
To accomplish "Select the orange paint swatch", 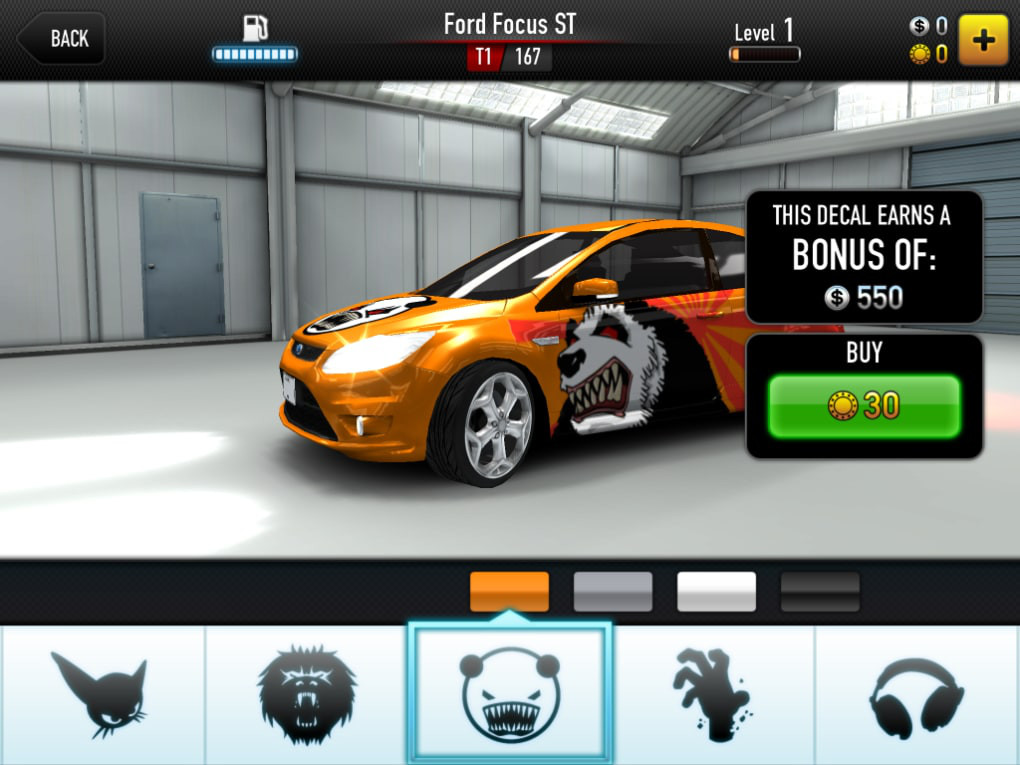I will click(x=509, y=591).
